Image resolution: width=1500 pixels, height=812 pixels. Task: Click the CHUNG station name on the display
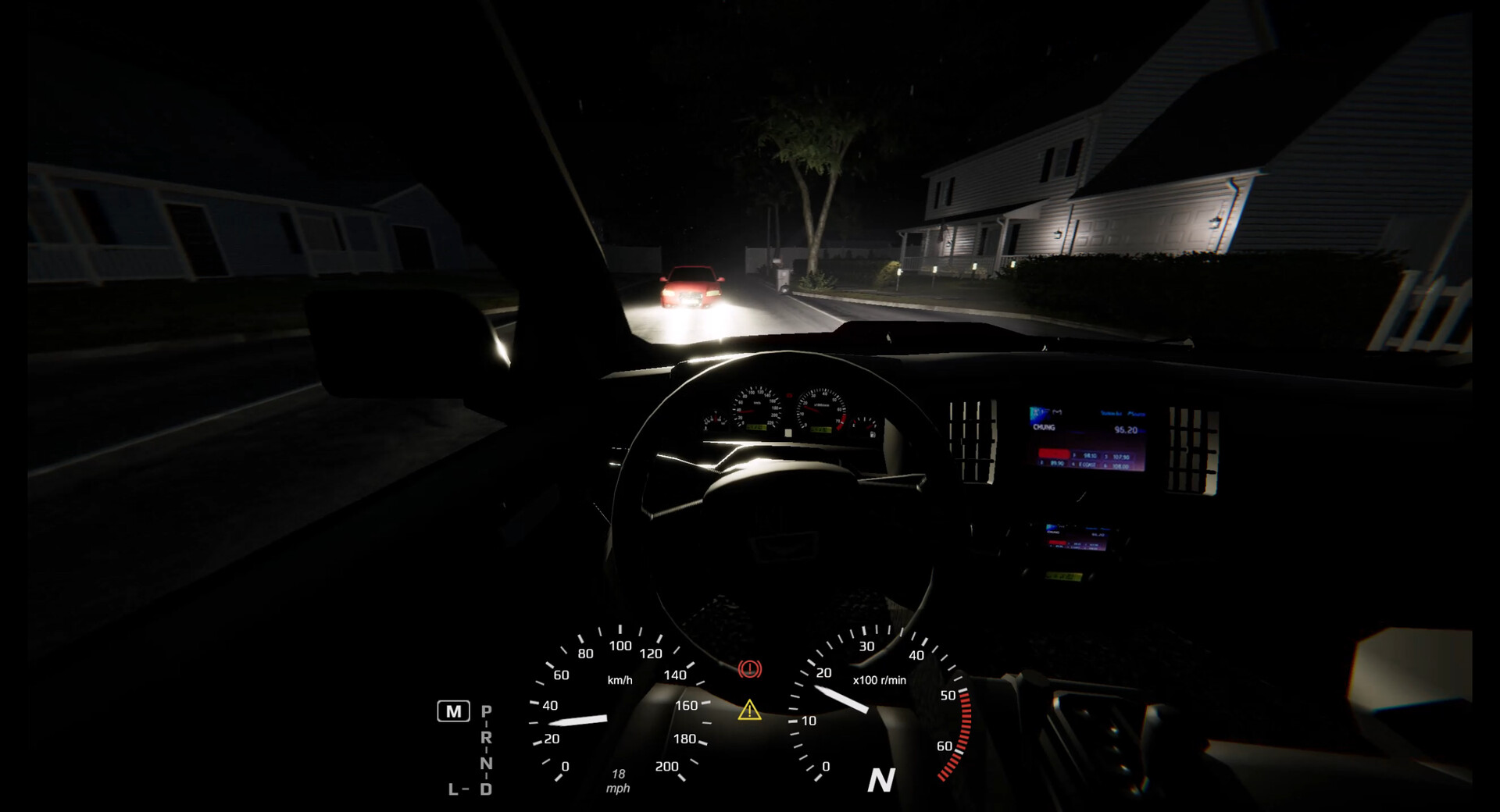click(1045, 427)
